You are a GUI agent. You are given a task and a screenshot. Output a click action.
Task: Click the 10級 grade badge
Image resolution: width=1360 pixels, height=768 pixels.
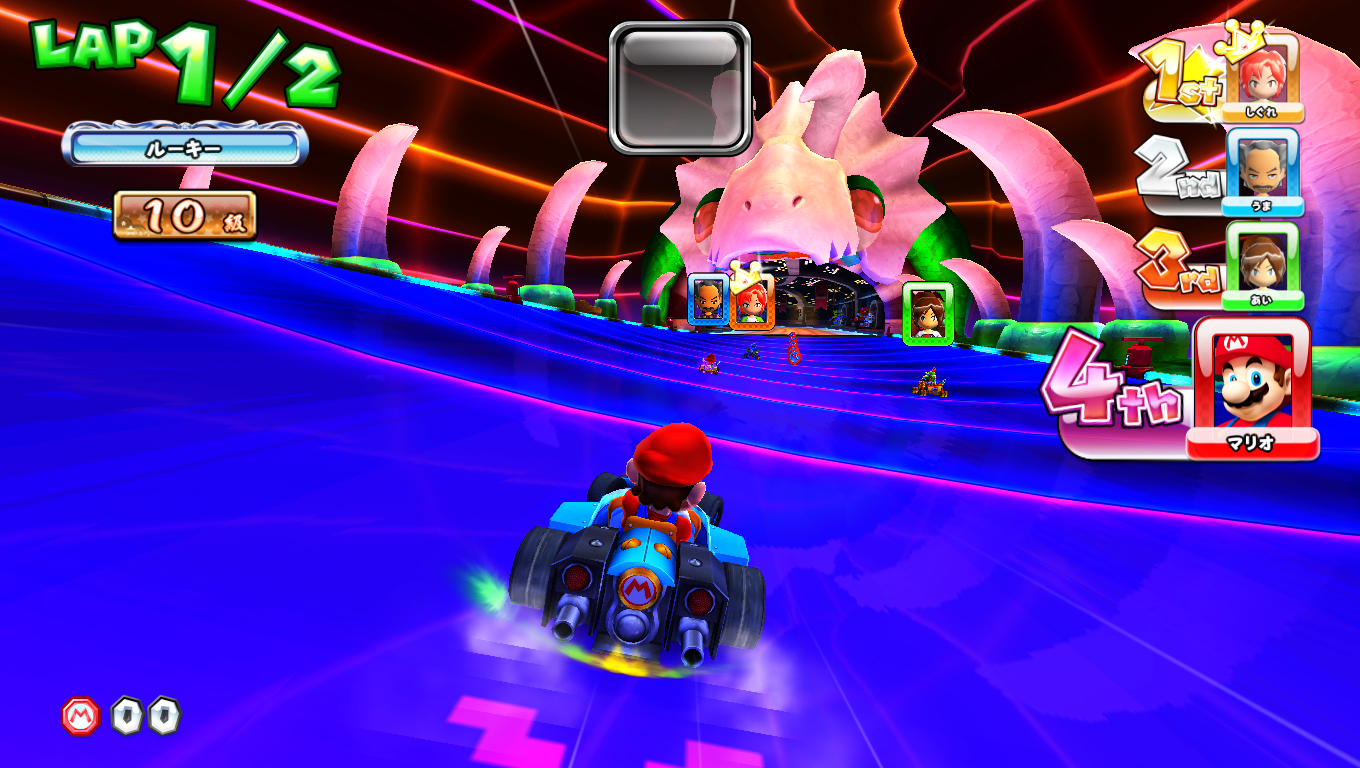(x=185, y=212)
